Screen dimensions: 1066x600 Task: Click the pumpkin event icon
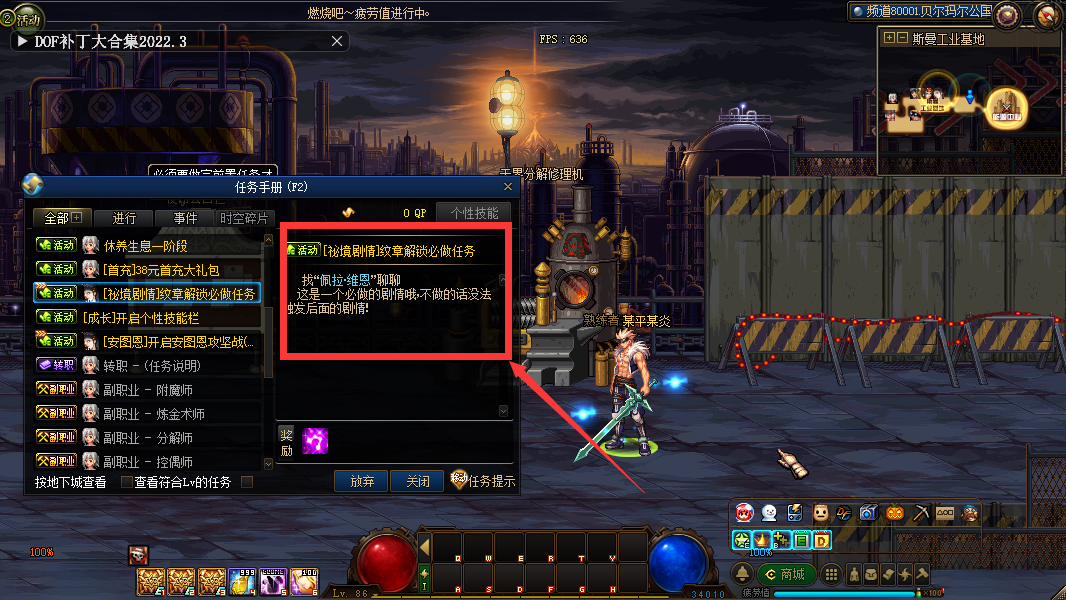click(x=894, y=513)
